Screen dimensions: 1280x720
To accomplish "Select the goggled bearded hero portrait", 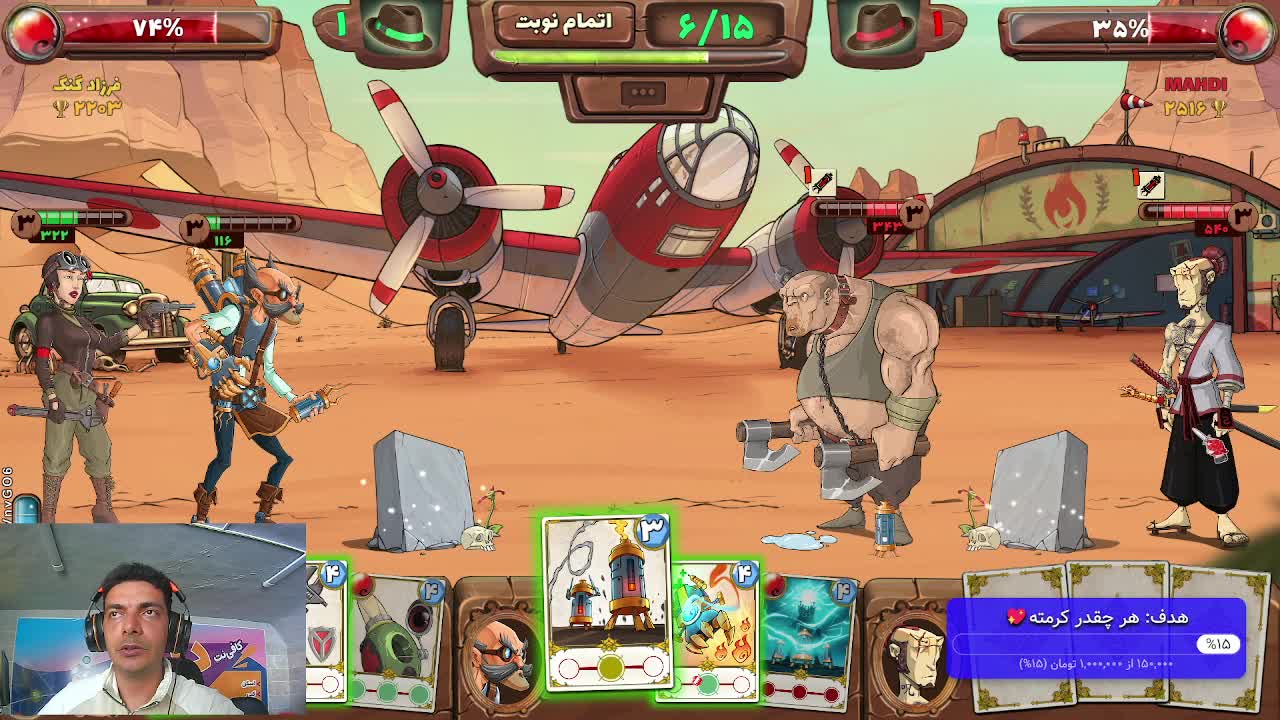I will point(500,650).
